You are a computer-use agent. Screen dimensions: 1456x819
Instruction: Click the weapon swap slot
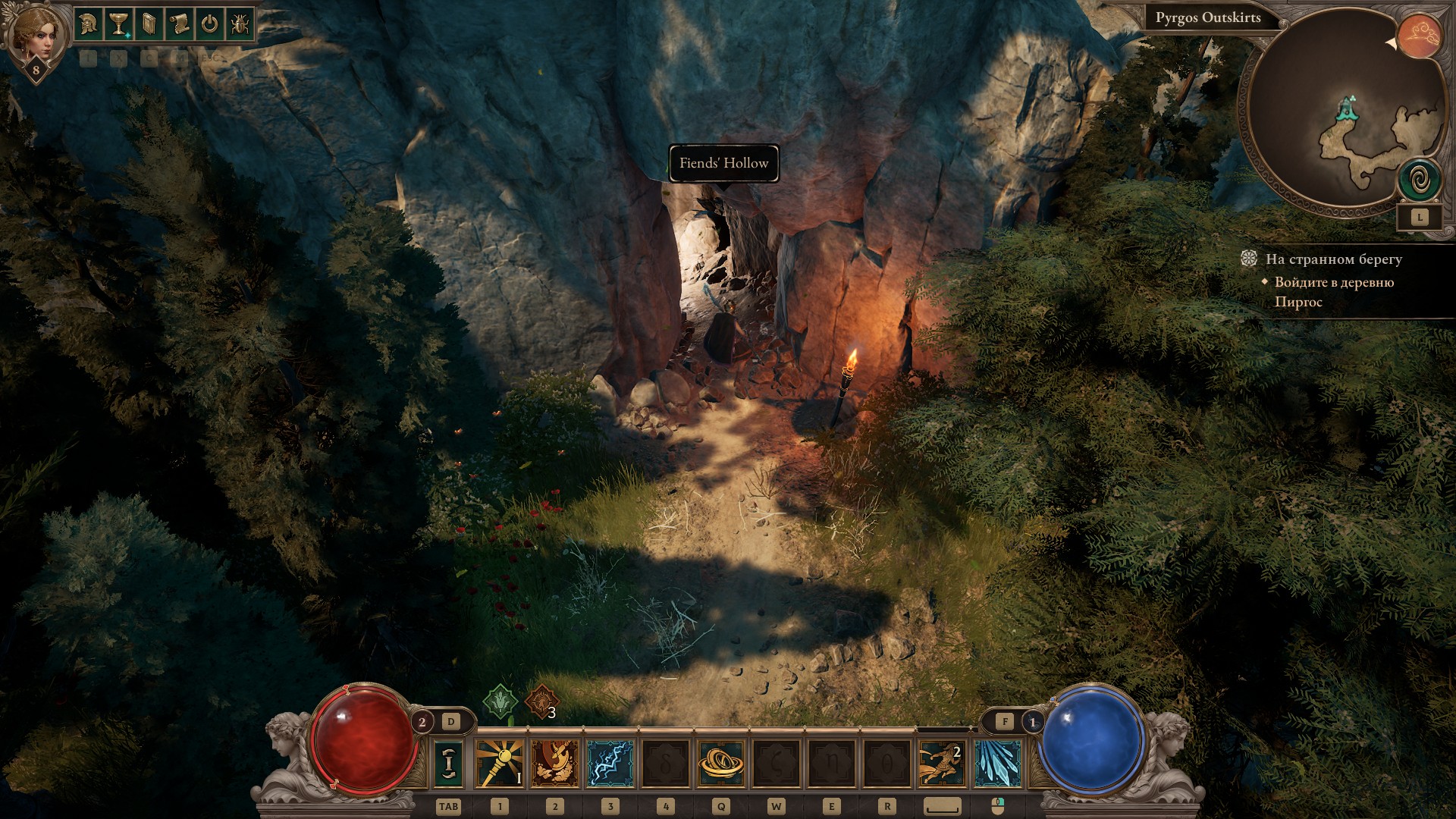[x=448, y=764]
